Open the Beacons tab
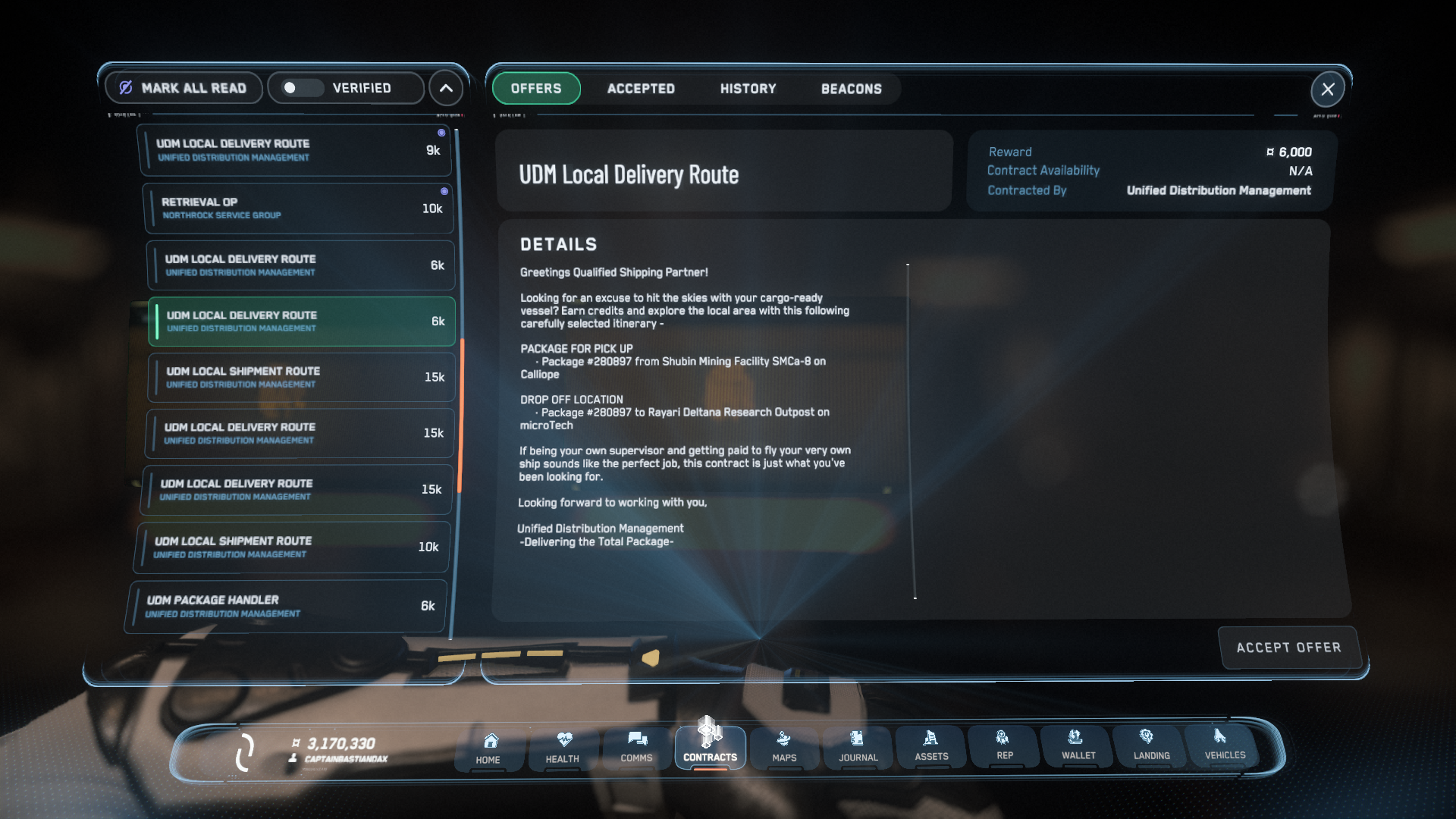1456x819 pixels. (851, 89)
